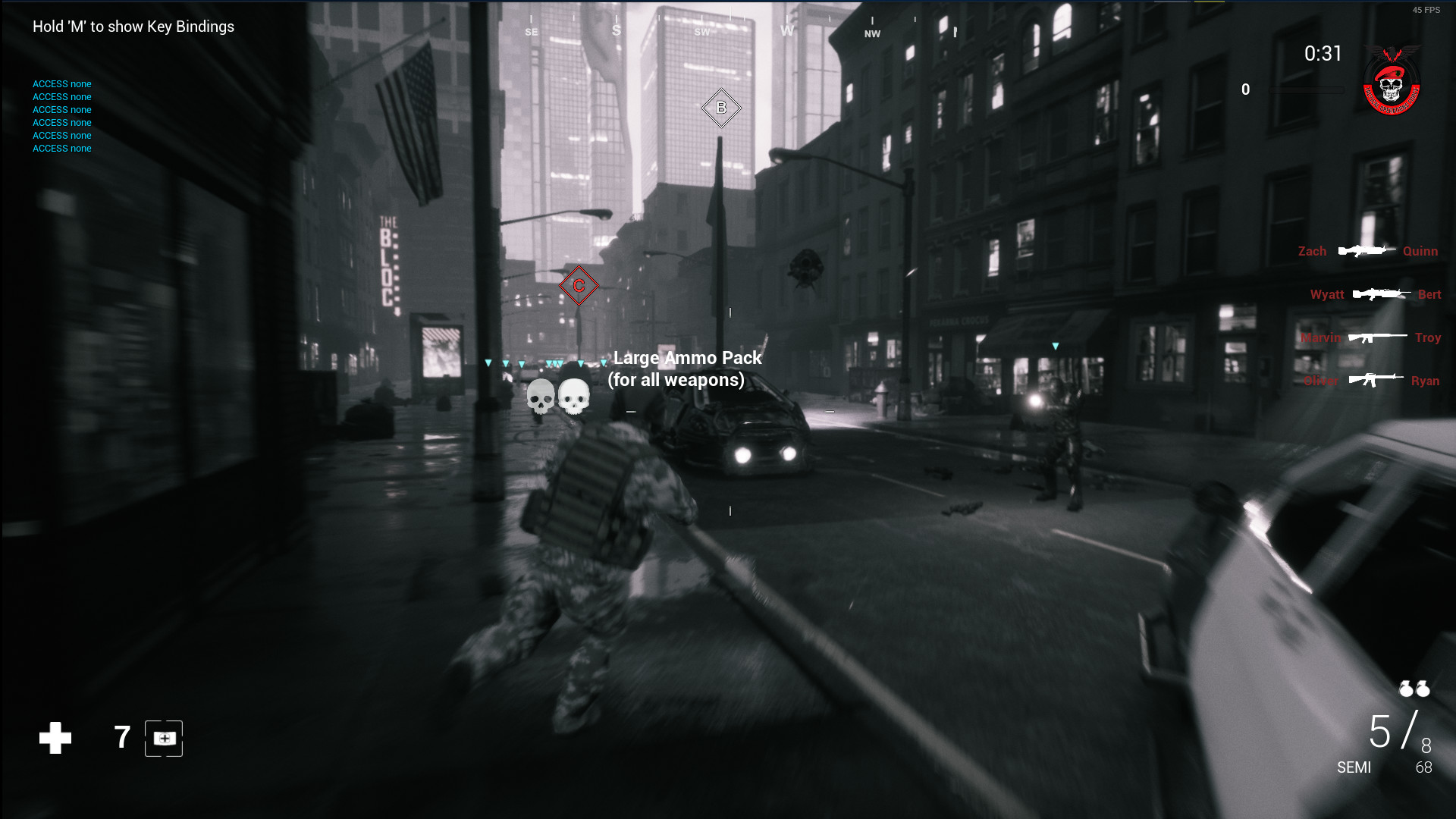Toggle SEMI fire mode indicator
This screenshot has width=1456, height=819.
coord(1354,767)
